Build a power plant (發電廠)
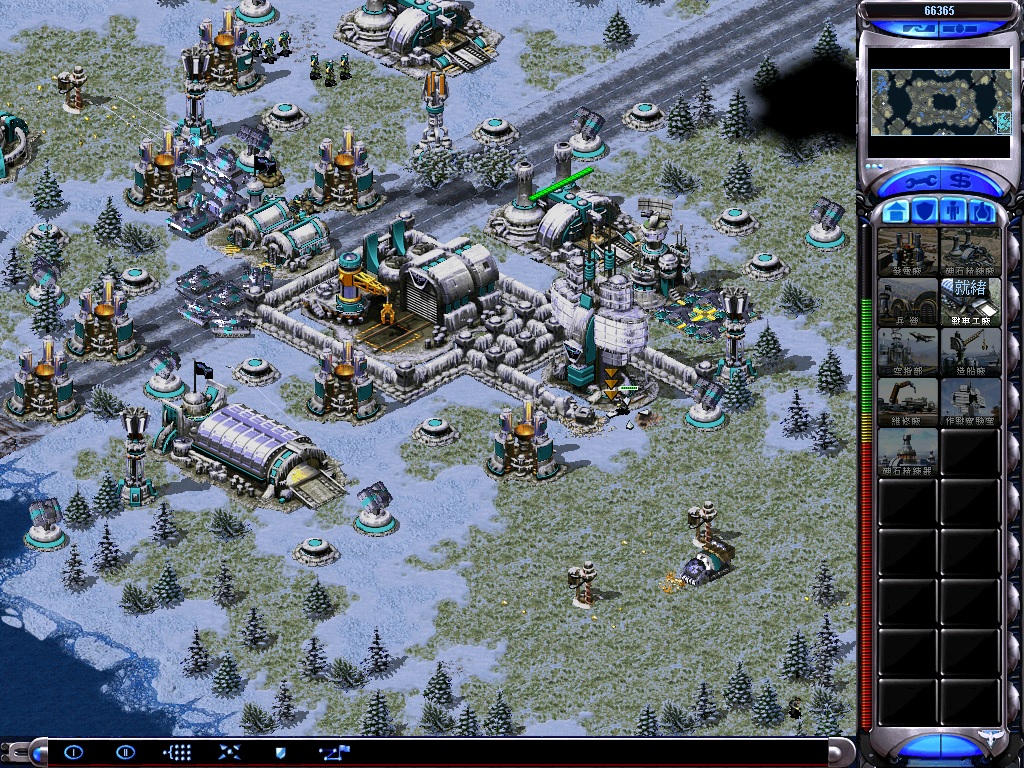 [908, 251]
